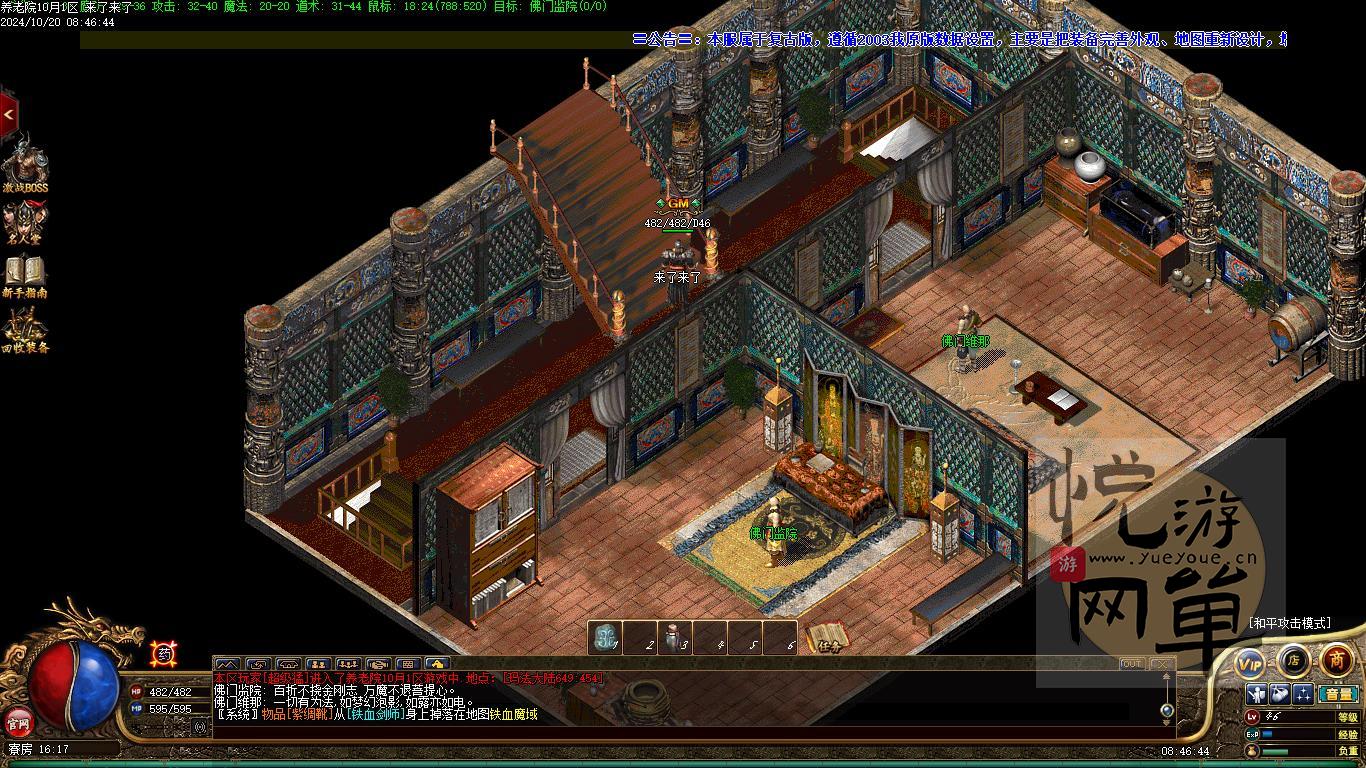Image resolution: width=1366 pixels, height=768 pixels.
Task: Open the VIP menu
Action: click(1250, 662)
